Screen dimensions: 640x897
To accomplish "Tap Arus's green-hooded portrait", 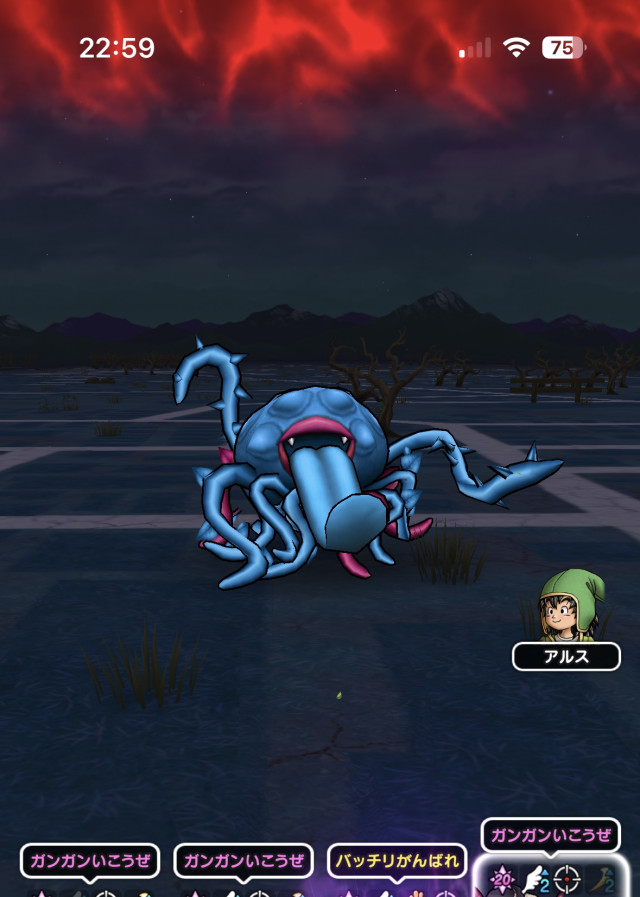I will point(565,606).
